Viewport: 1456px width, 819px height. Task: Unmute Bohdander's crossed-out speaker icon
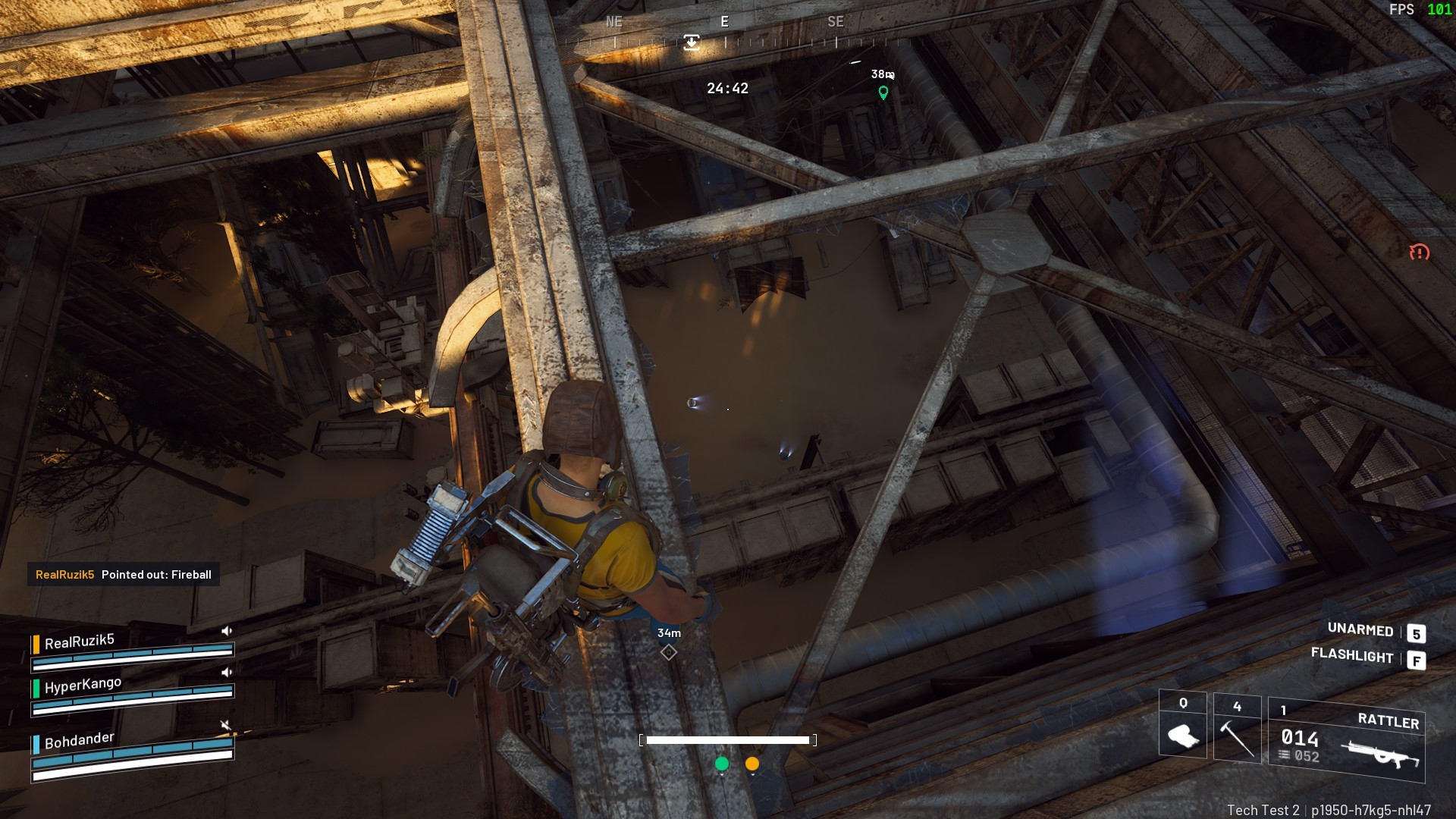click(226, 726)
